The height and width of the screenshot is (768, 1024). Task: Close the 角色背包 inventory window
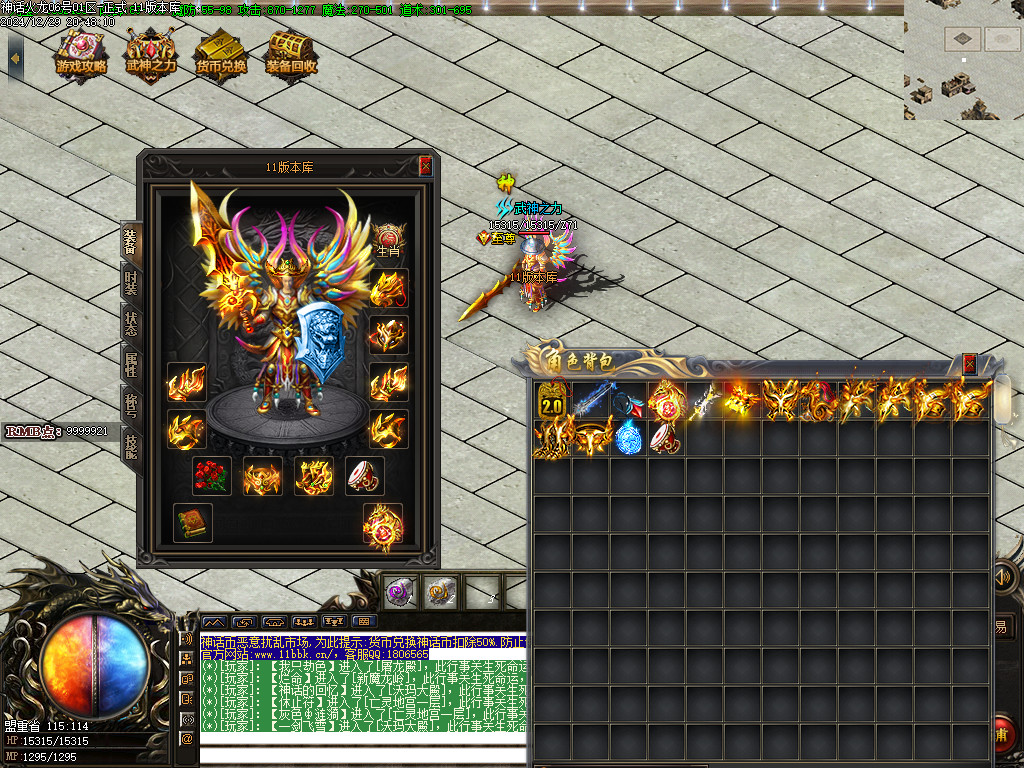[x=969, y=364]
